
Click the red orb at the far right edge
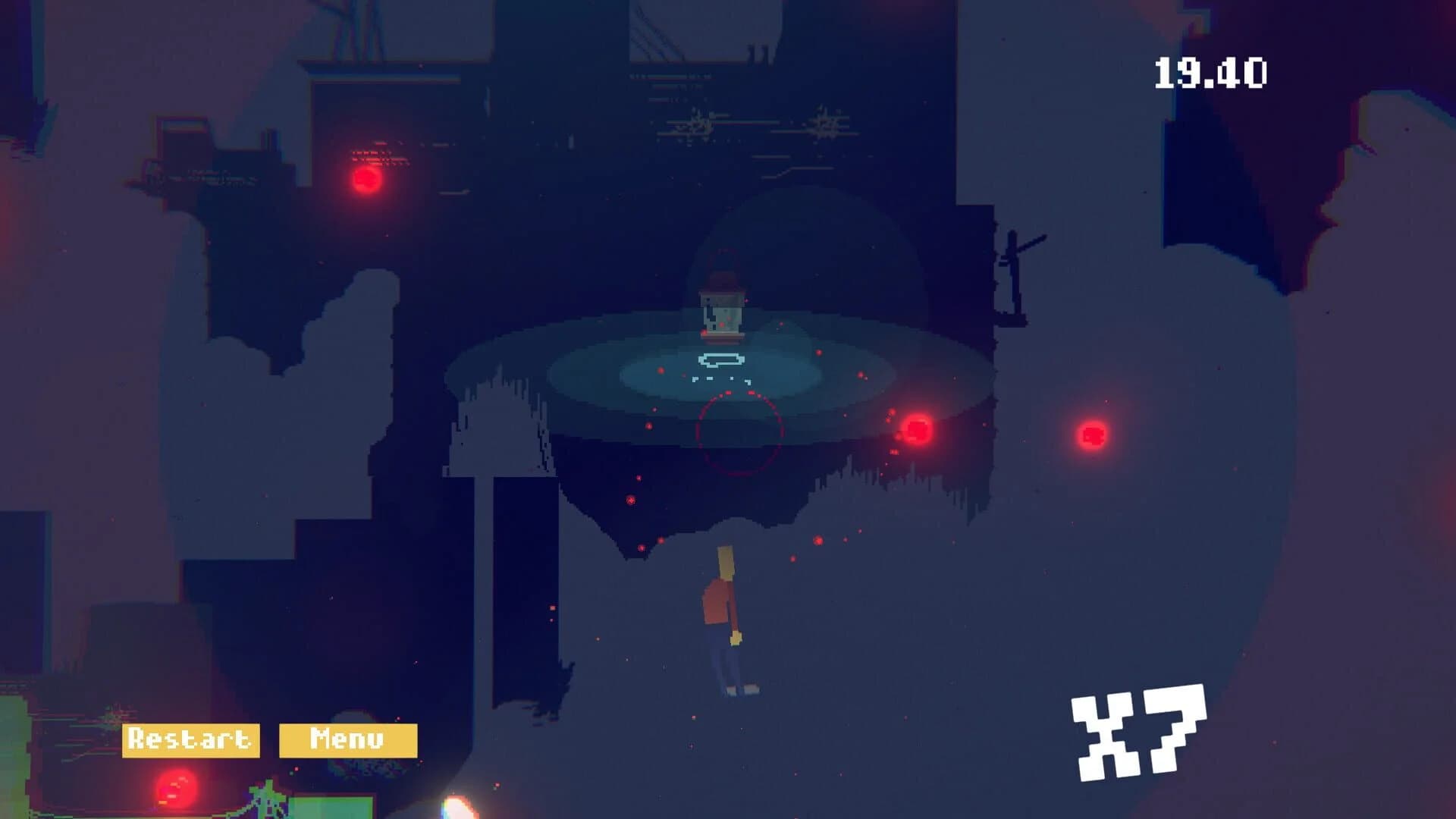[1092, 436]
